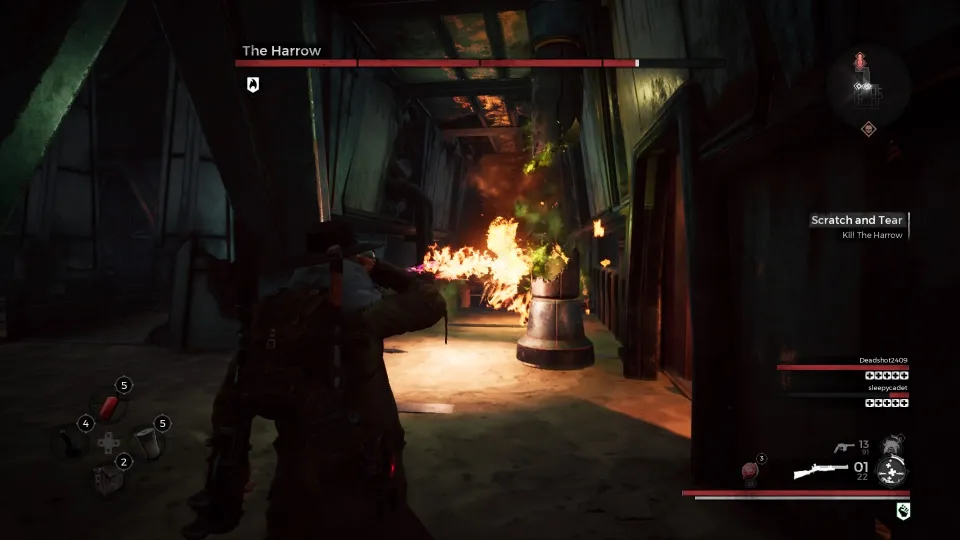Select the equipped long rifle icon
960x540 pixels.
pyautogui.click(x=821, y=470)
